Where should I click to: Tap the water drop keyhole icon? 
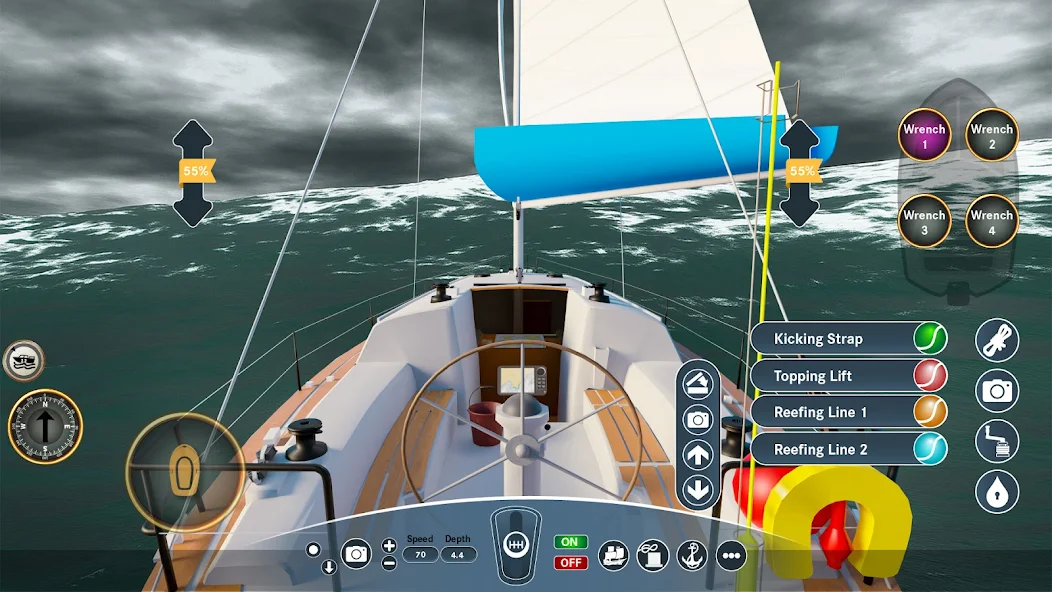point(997,492)
